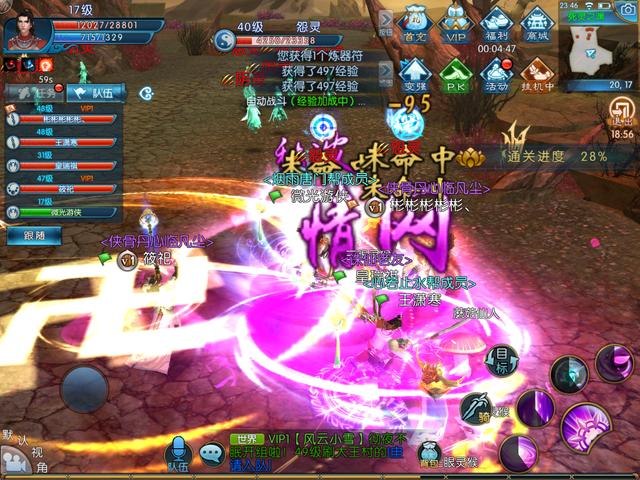This screenshot has width=640, height=480.
Task: Activate the 骑 mount button
Action: tap(474, 407)
